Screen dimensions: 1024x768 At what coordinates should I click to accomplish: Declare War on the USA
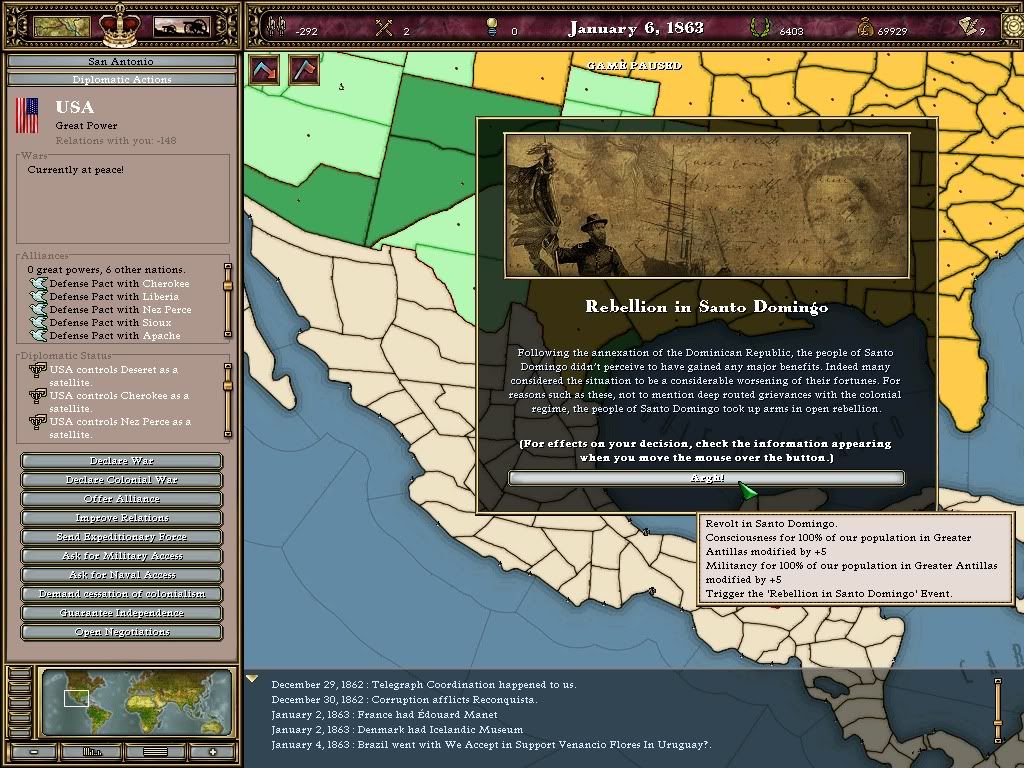(122, 461)
